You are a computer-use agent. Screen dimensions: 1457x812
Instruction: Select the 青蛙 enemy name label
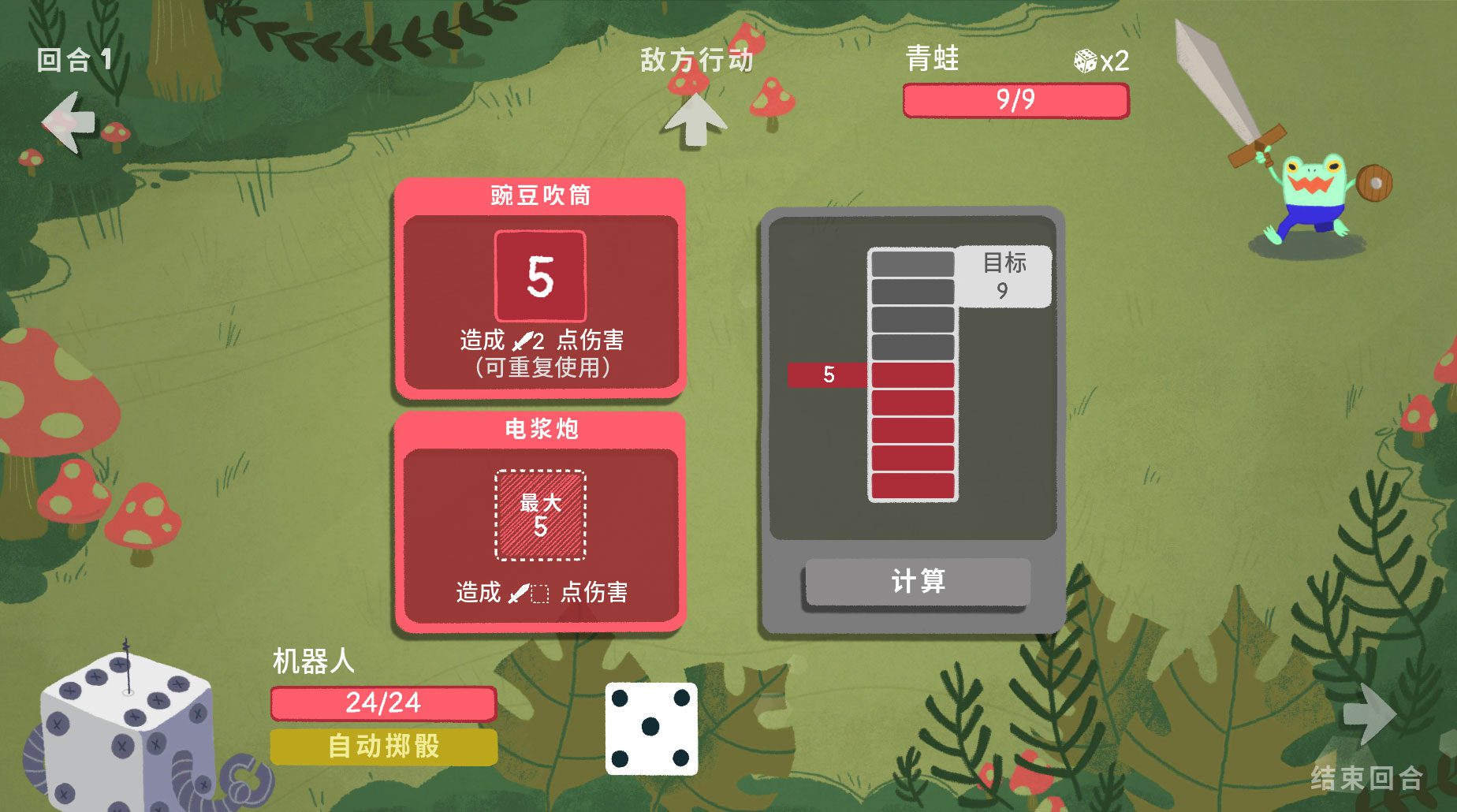click(932, 59)
